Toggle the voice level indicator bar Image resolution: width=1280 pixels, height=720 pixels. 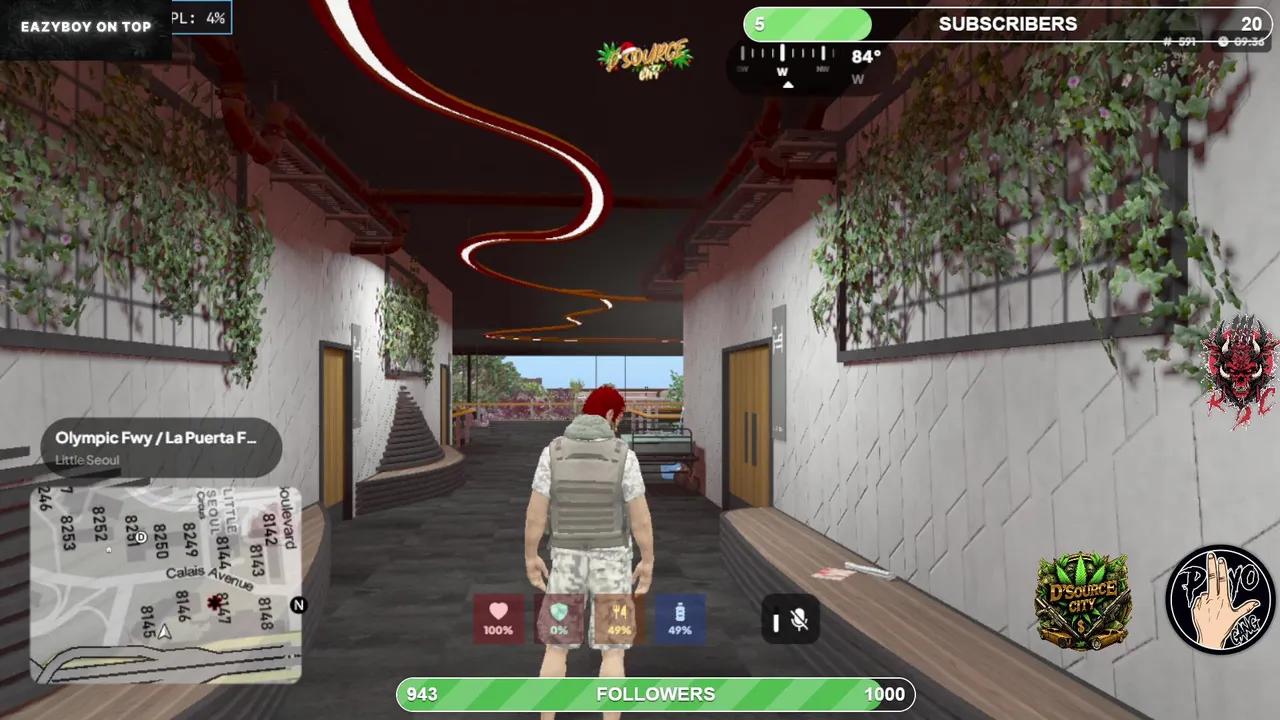[x=776, y=622]
